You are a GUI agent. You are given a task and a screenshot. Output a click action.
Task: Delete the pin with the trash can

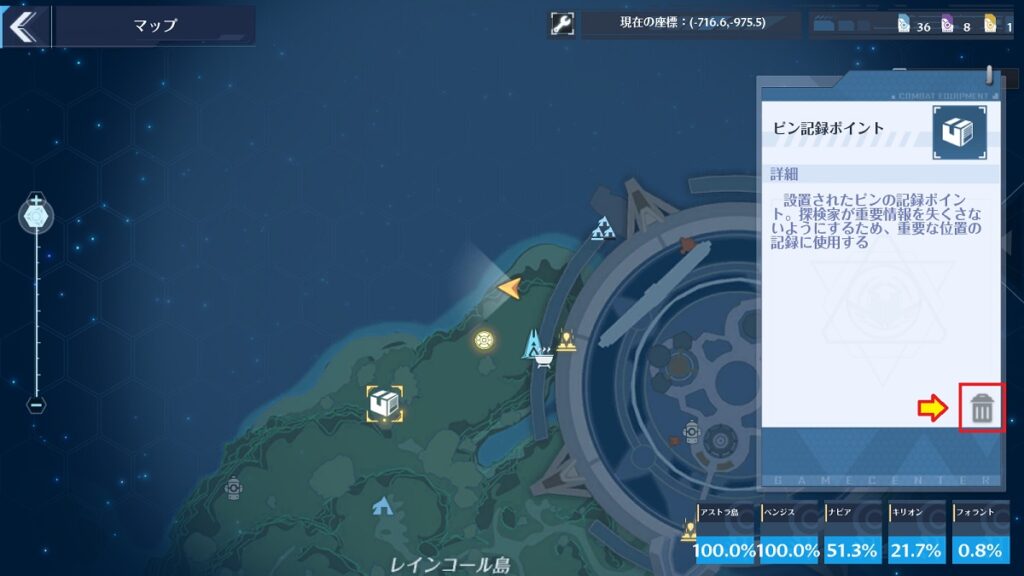(x=982, y=408)
